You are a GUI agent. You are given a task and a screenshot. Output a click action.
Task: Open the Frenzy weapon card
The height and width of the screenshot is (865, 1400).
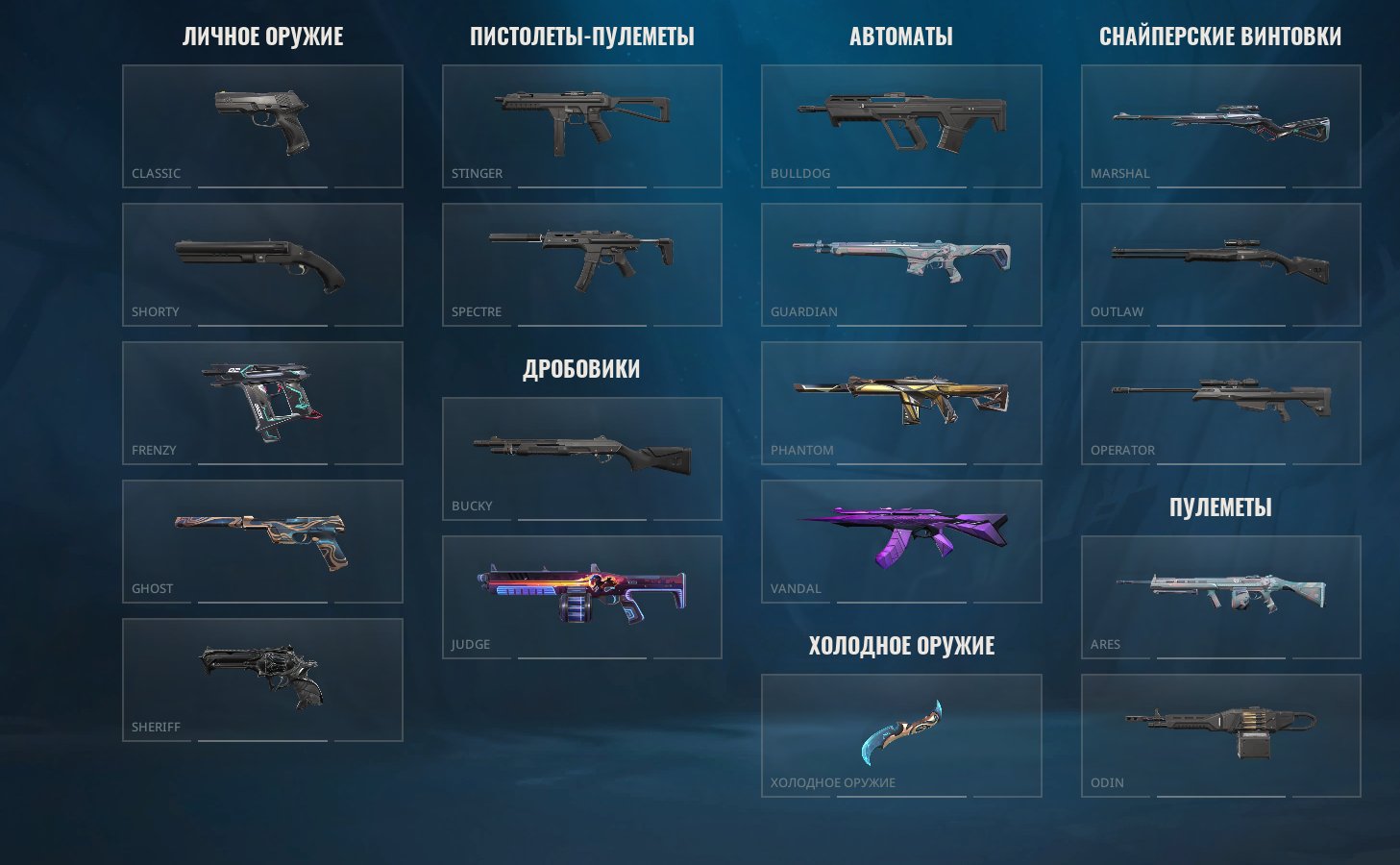coord(262,403)
